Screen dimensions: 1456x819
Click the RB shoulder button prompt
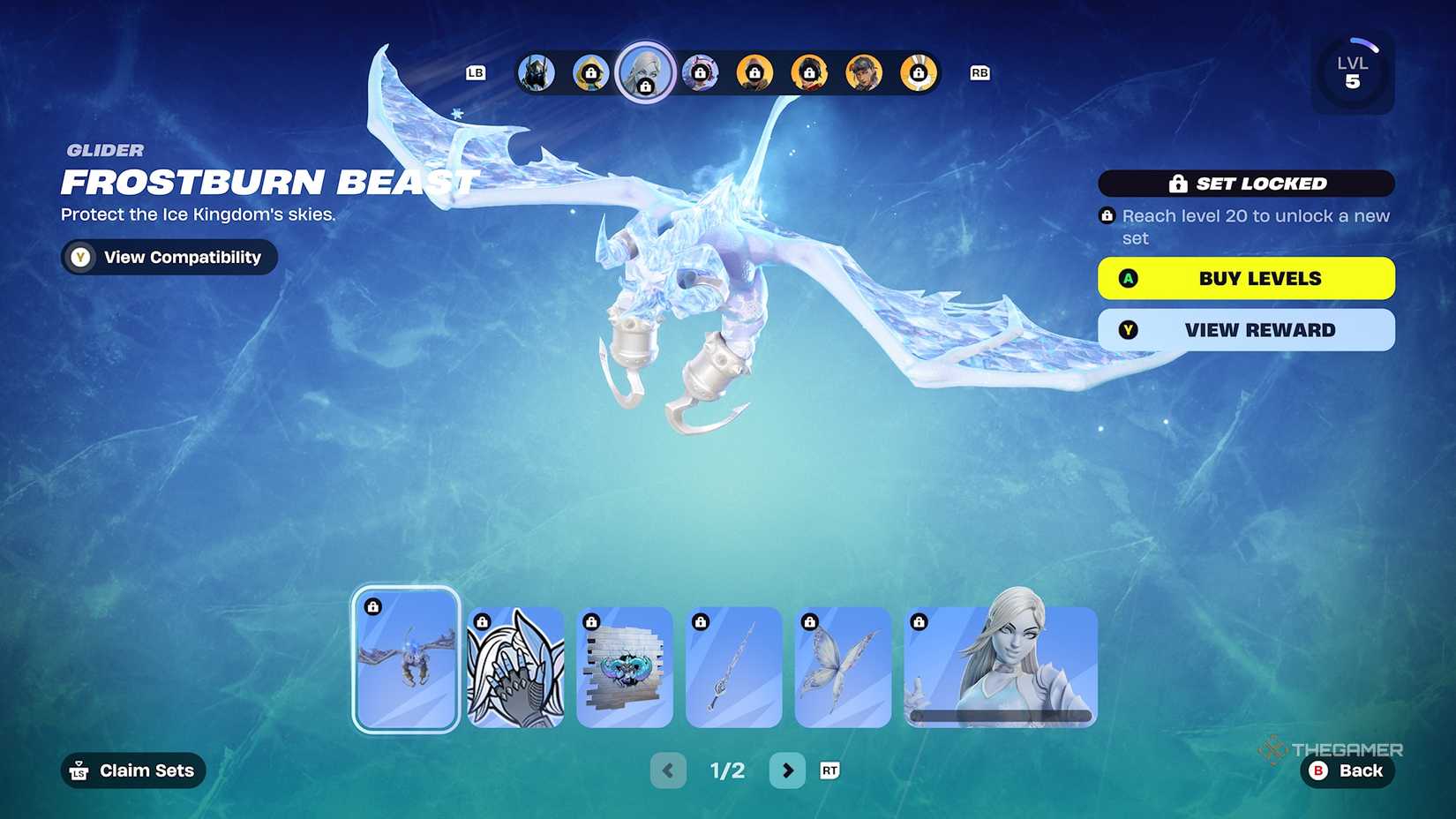[979, 73]
